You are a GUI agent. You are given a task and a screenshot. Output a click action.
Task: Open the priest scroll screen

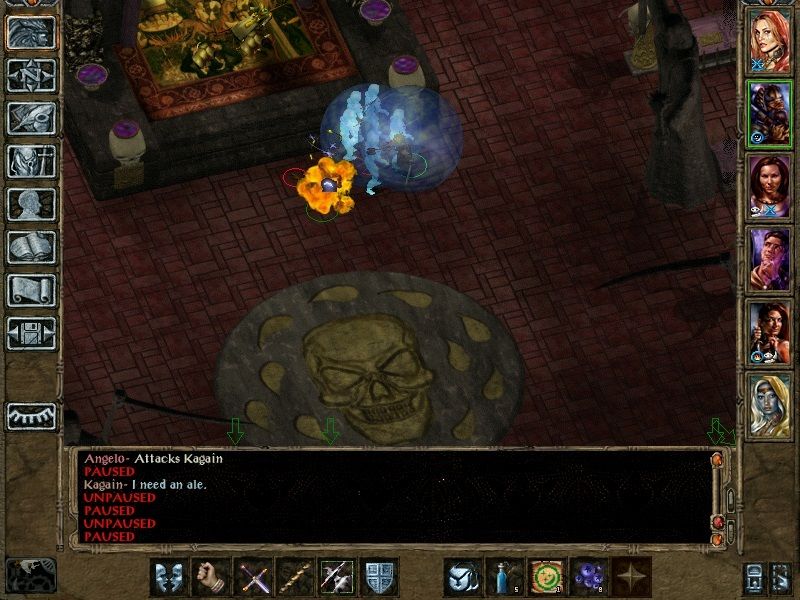(31, 290)
